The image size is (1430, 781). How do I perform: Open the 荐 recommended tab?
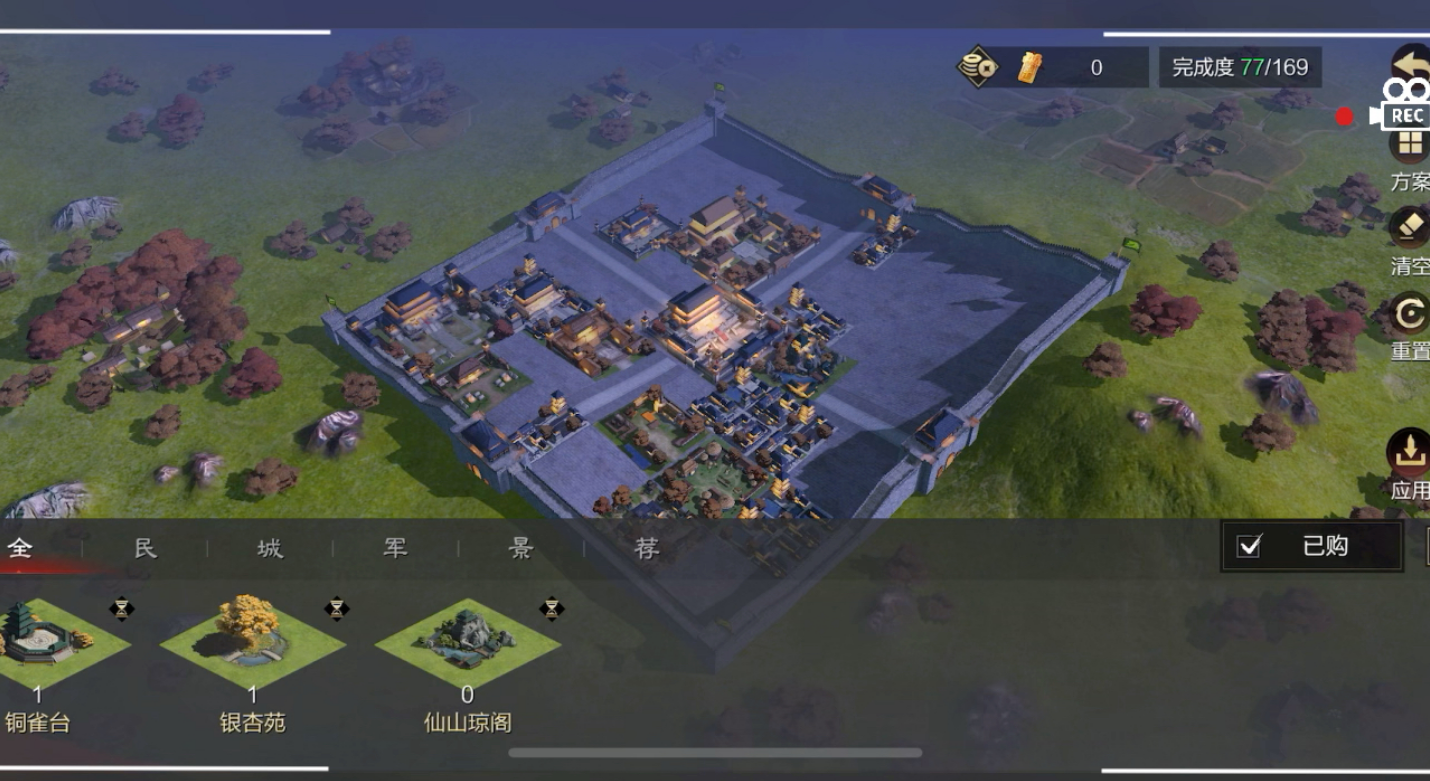[x=647, y=548]
